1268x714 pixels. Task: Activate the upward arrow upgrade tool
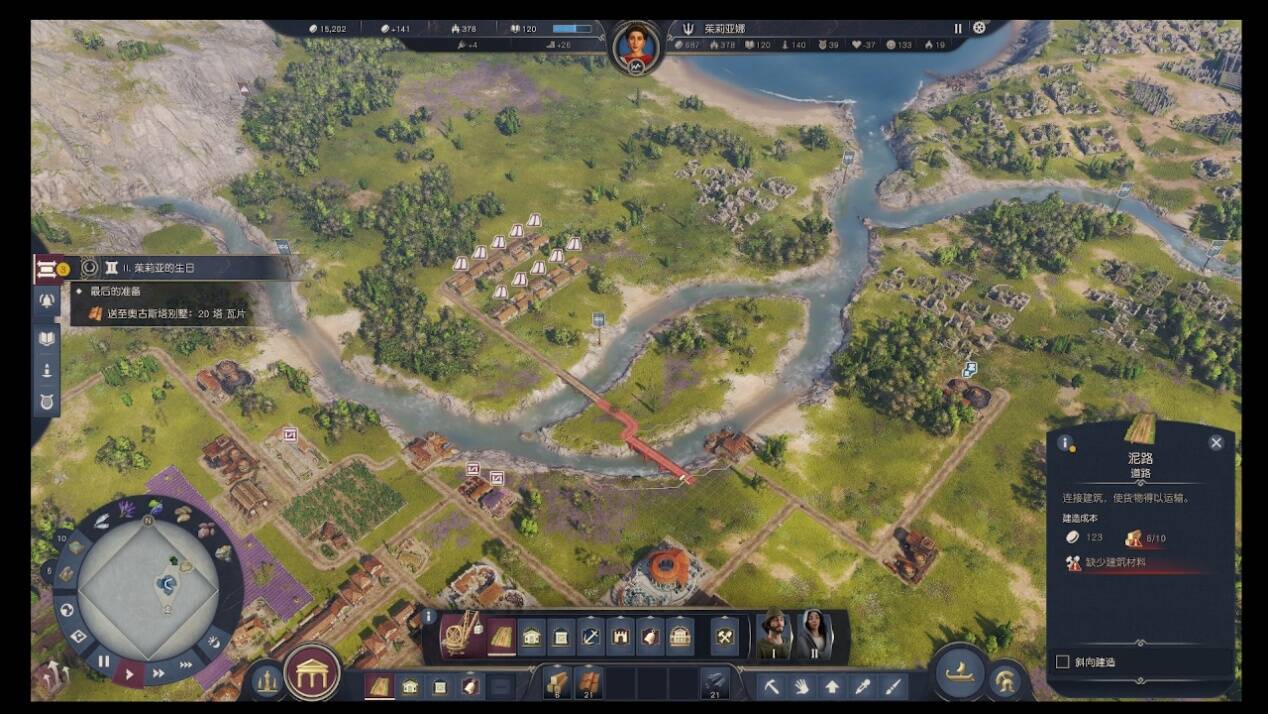pyautogui.click(x=832, y=686)
